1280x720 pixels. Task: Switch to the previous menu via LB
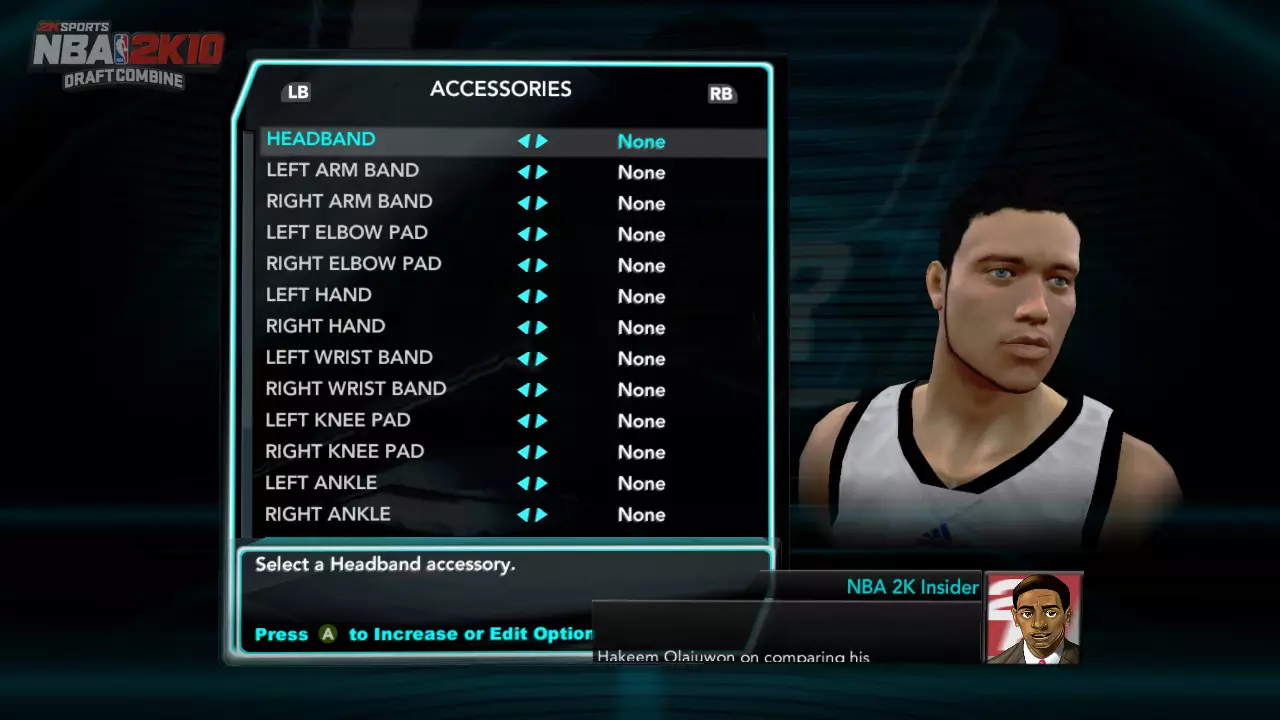[297, 91]
